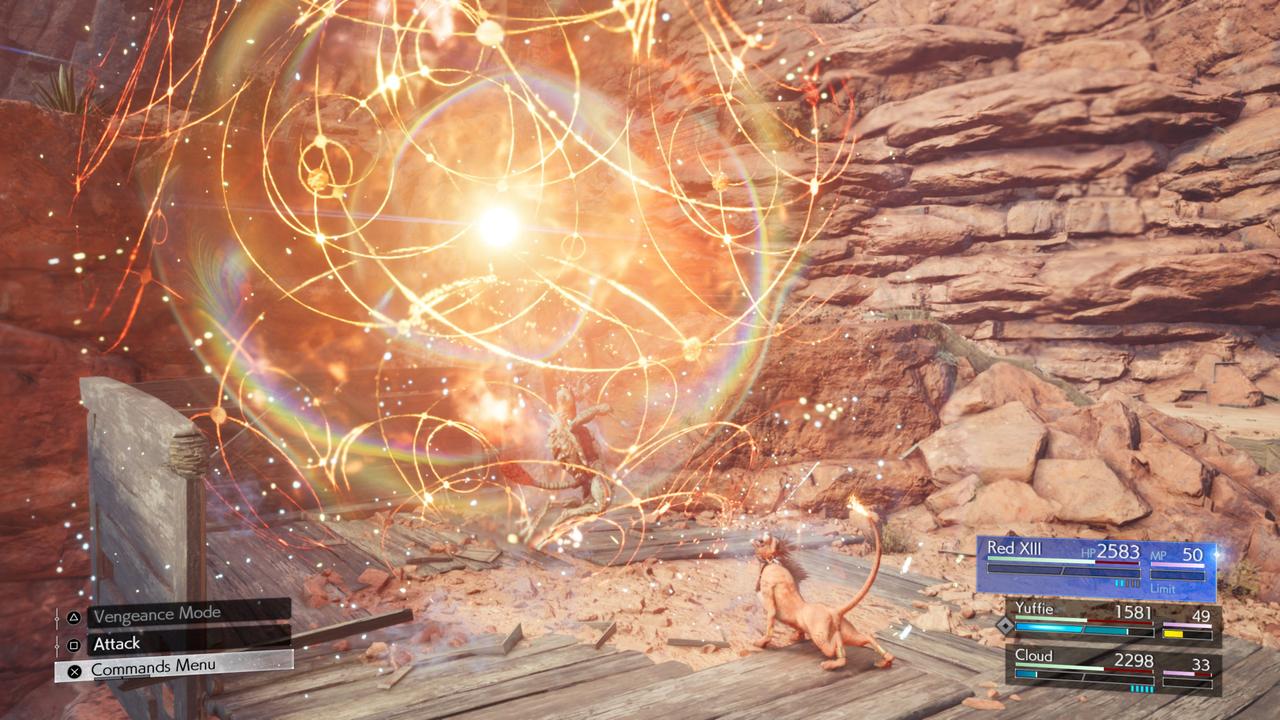Click the HP label on Red XIII's plate

click(x=1087, y=554)
